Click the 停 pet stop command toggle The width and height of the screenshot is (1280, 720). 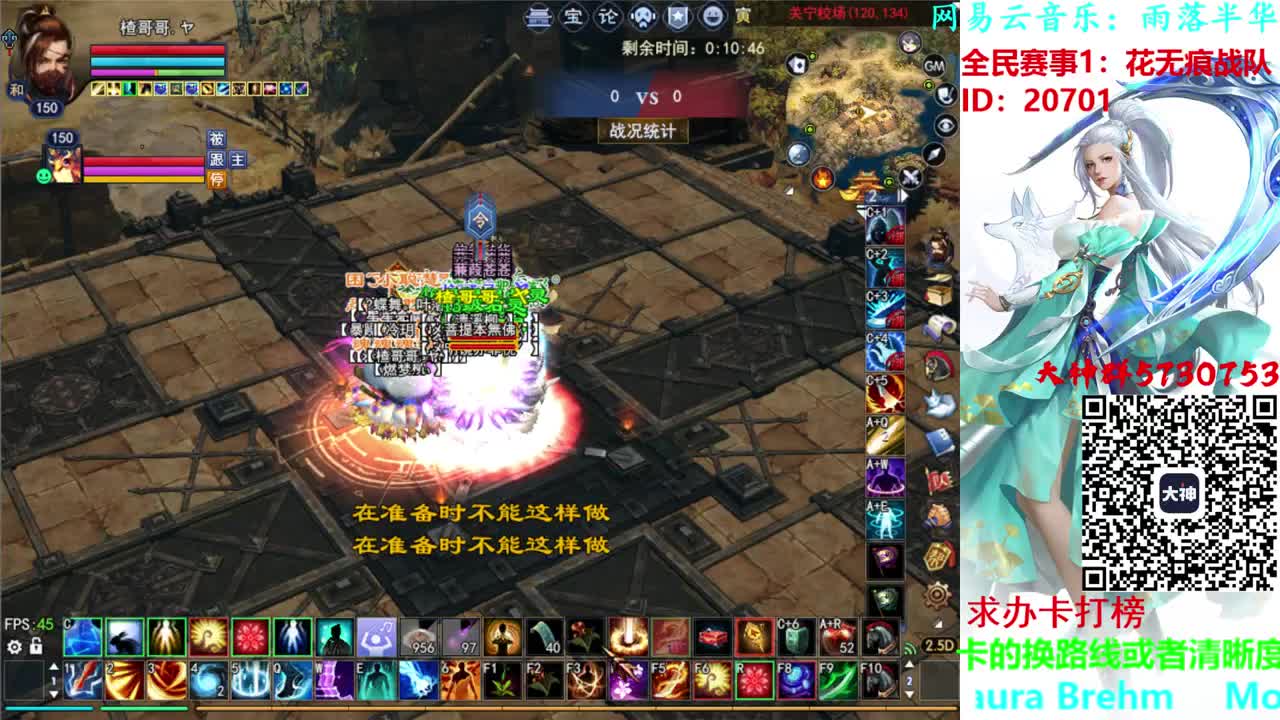pos(217,180)
